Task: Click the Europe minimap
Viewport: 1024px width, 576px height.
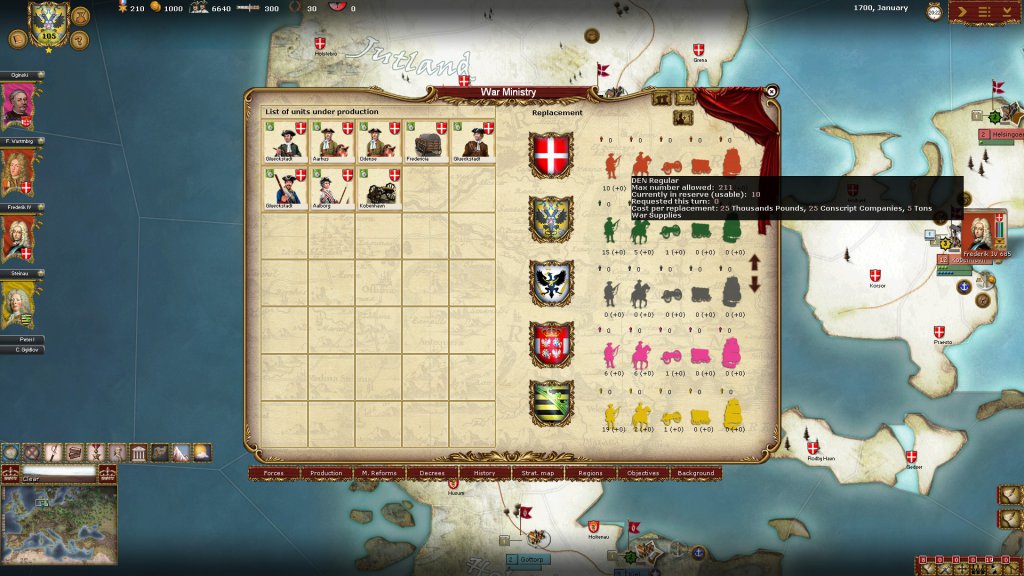Action: coord(60,523)
